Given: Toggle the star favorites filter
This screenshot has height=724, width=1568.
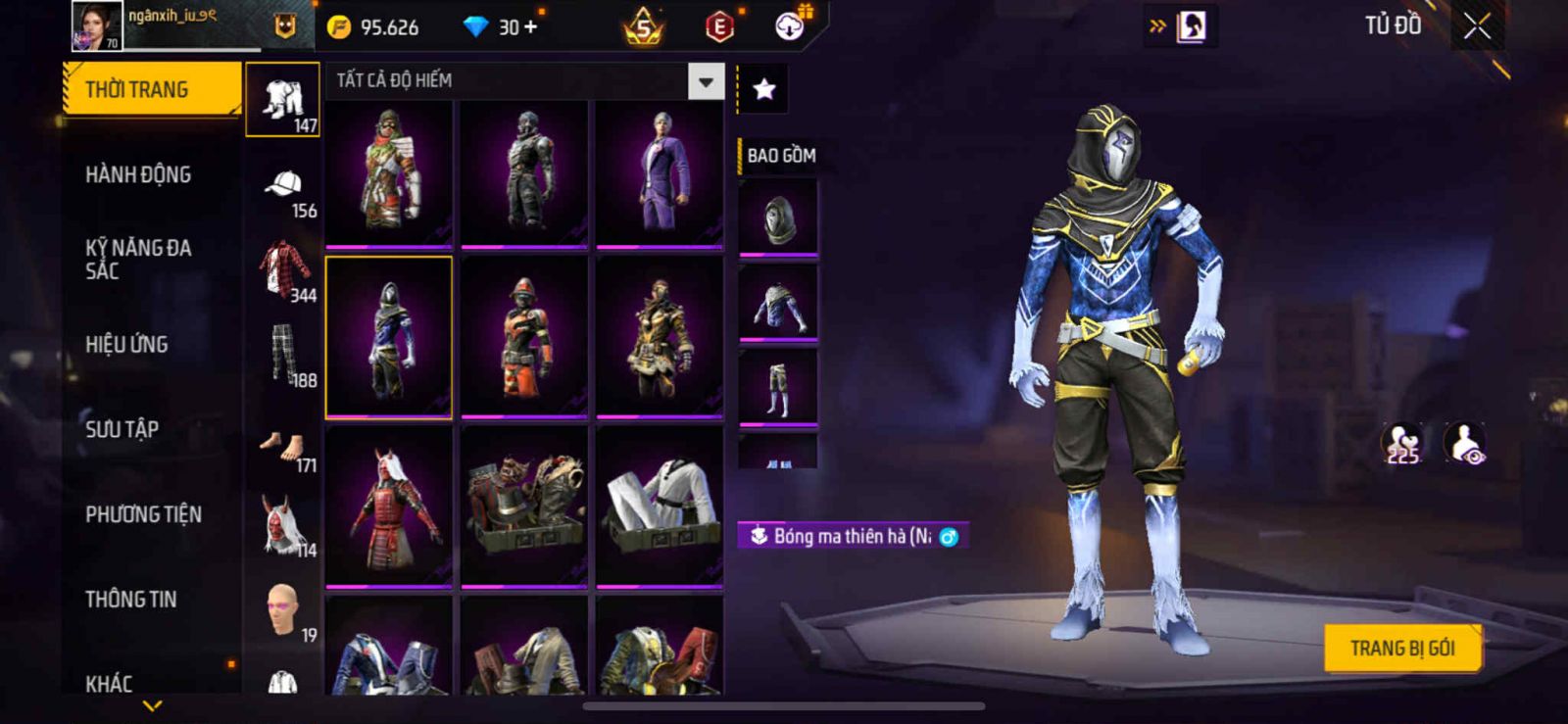Looking at the screenshot, I should coord(763,90).
